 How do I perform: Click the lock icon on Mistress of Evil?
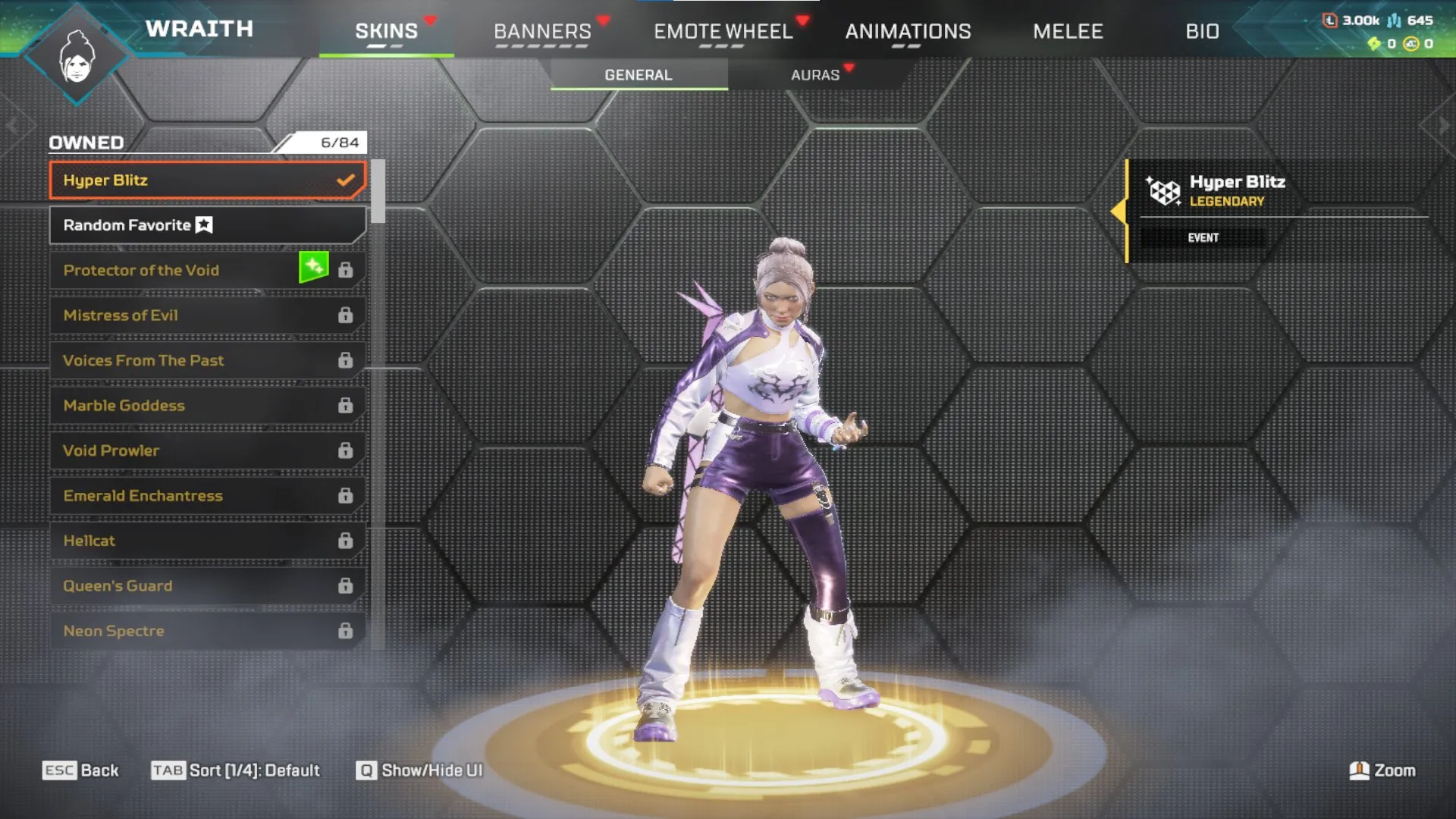pos(347,315)
